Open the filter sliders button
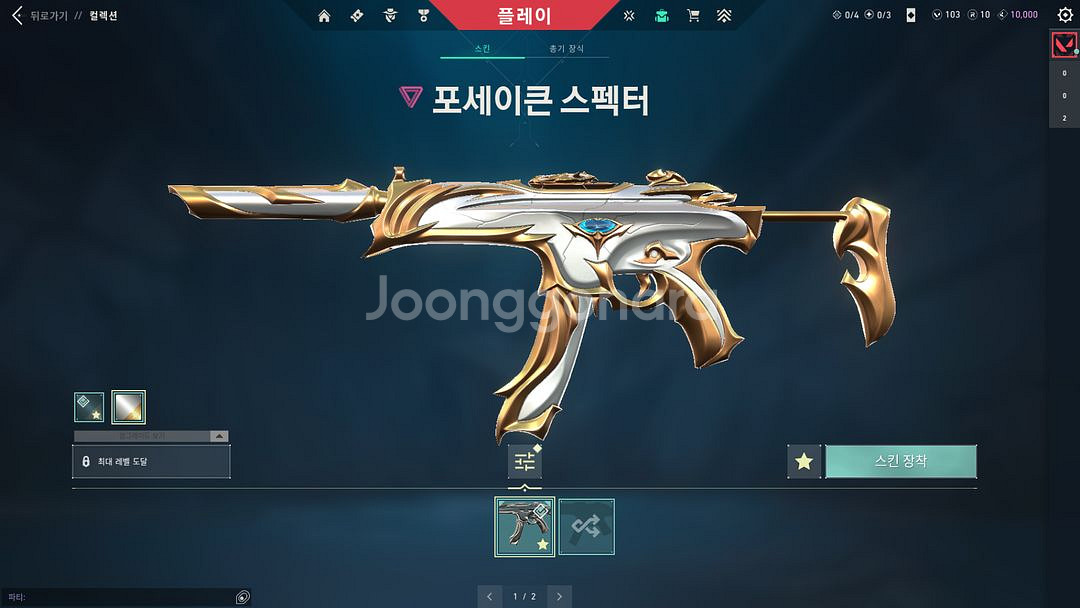 pyautogui.click(x=524, y=461)
